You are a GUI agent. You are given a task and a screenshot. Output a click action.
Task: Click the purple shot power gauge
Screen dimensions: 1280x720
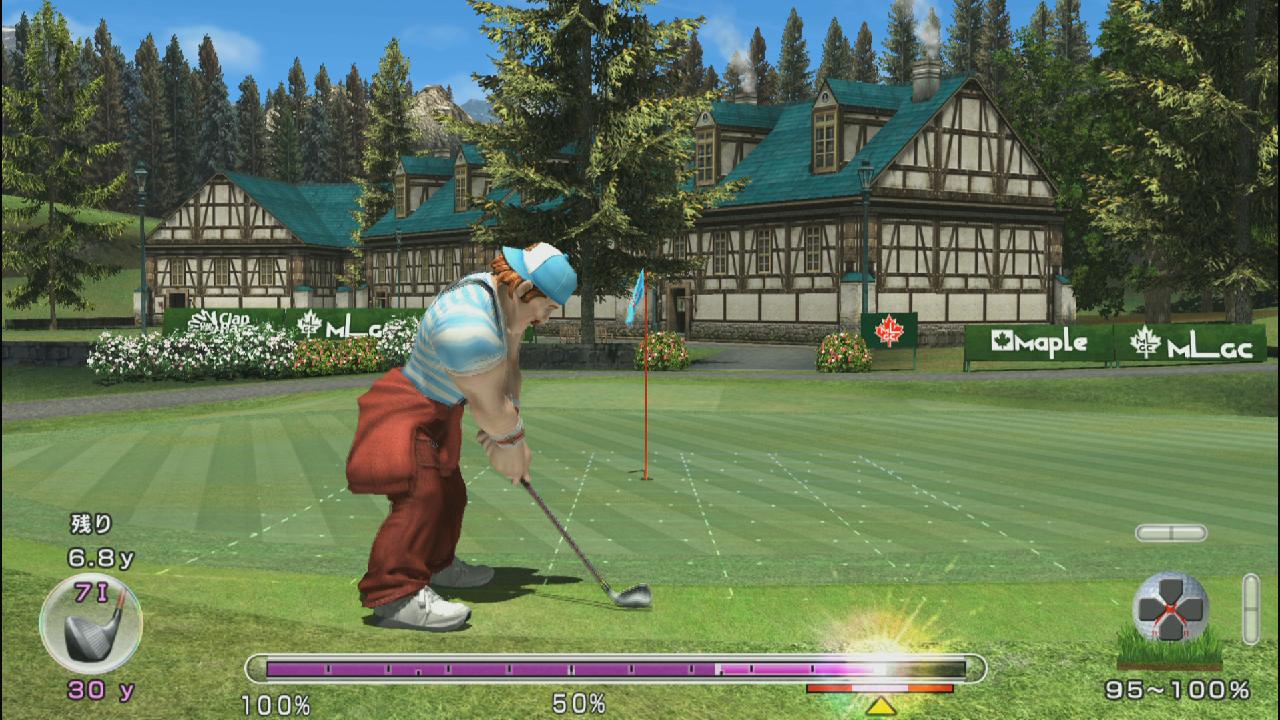point(614,668)
